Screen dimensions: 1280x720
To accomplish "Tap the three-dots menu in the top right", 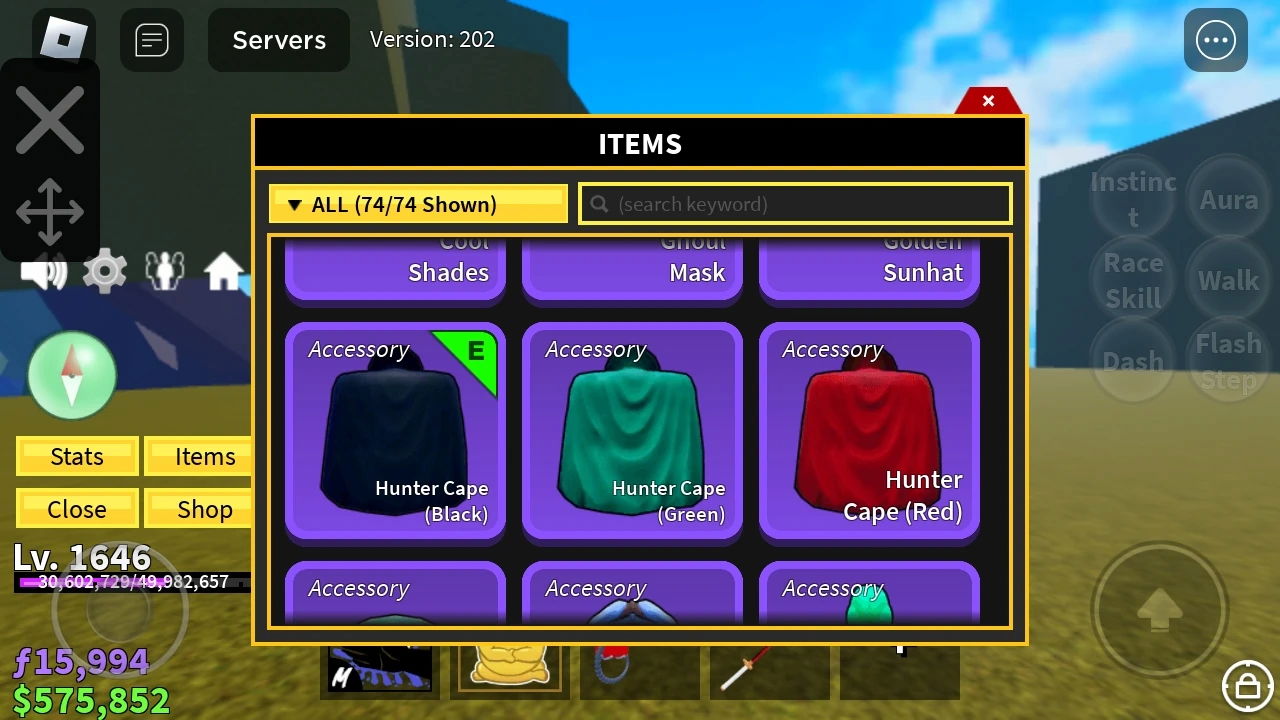I will [1215, 40].
